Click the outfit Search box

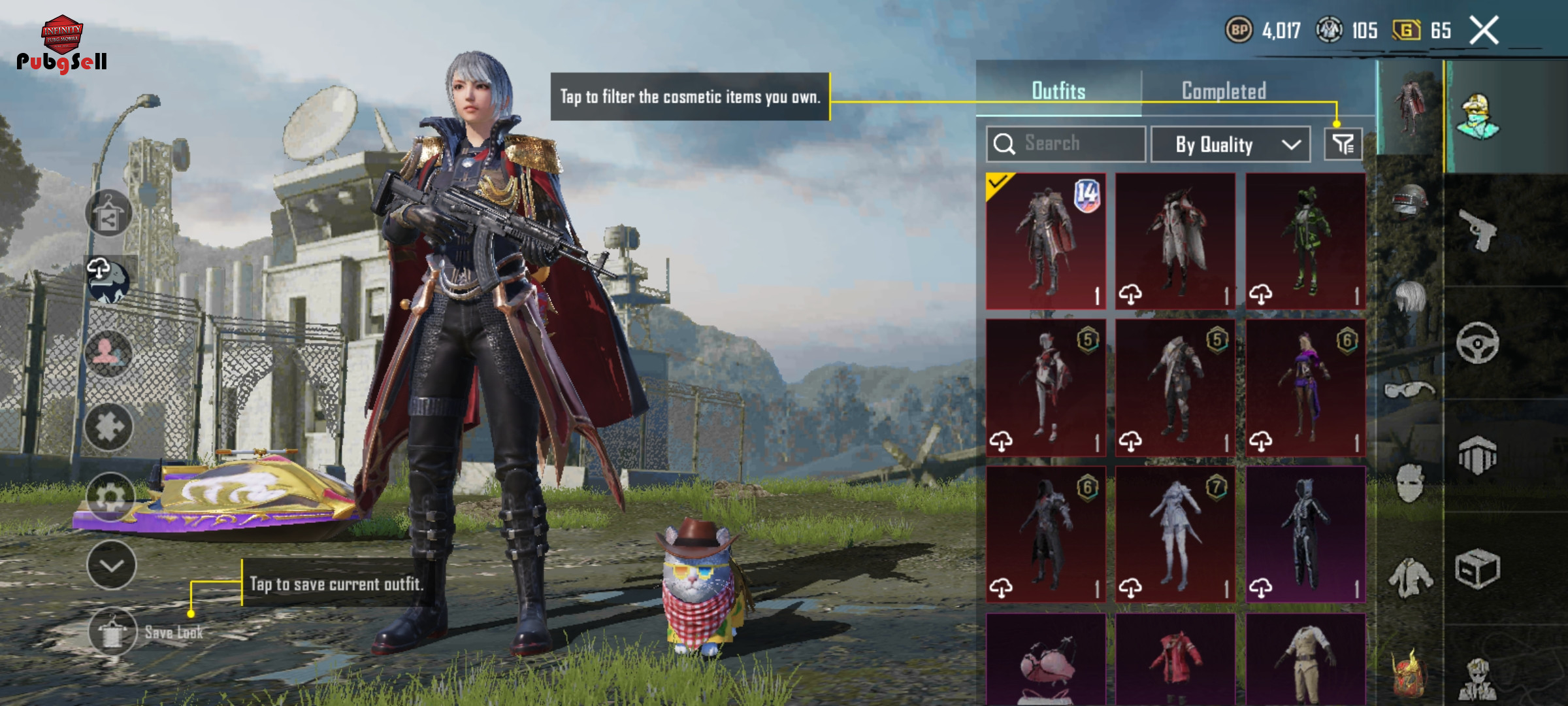pos(1066,144)
